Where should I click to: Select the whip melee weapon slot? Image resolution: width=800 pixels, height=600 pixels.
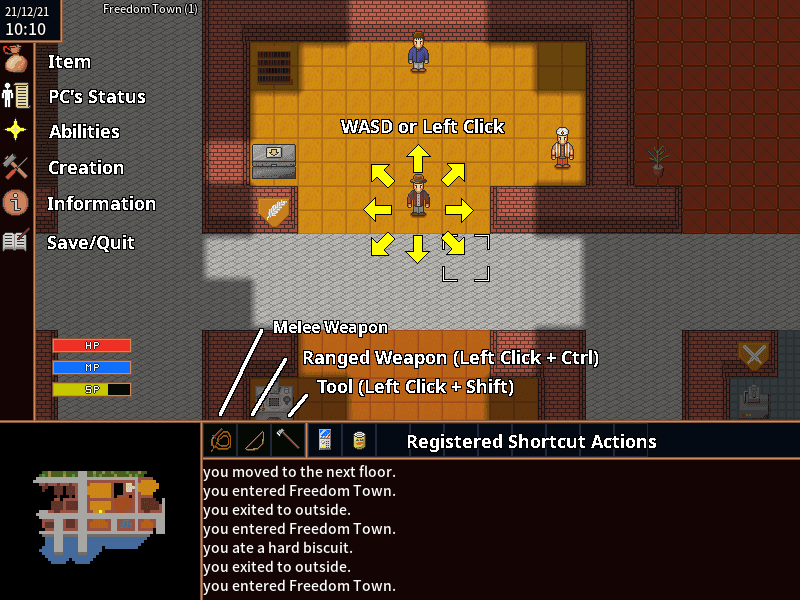click(220, 439)
